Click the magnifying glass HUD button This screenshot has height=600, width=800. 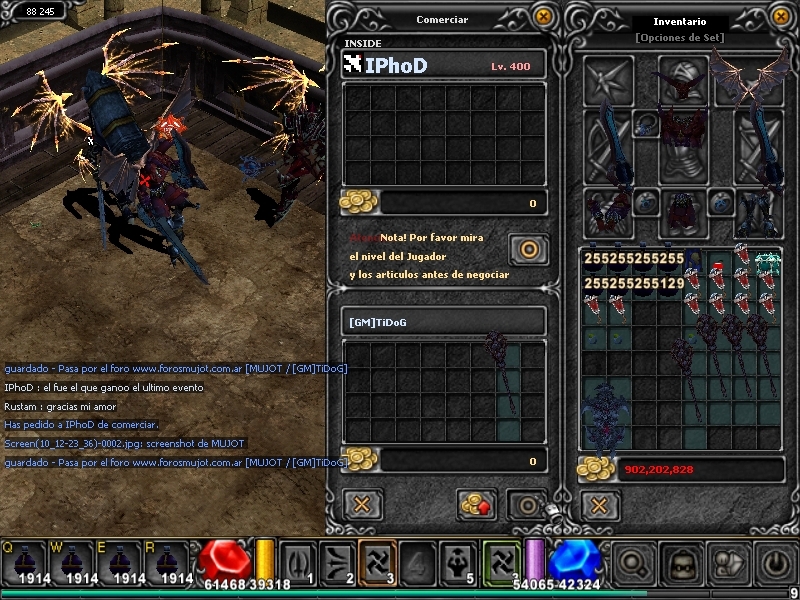click(634, 563)
